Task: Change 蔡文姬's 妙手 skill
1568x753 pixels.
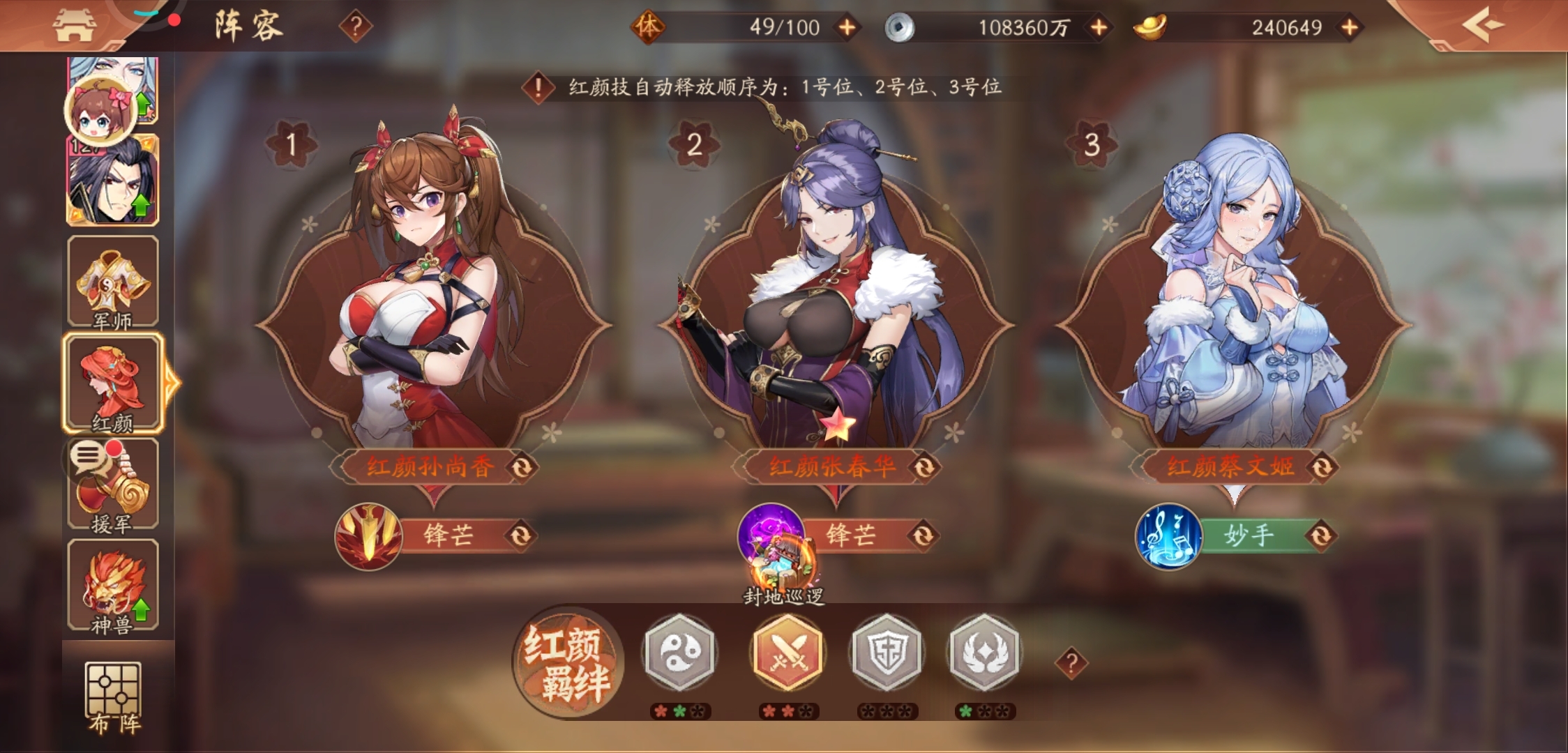Action: pos(1321,535)
